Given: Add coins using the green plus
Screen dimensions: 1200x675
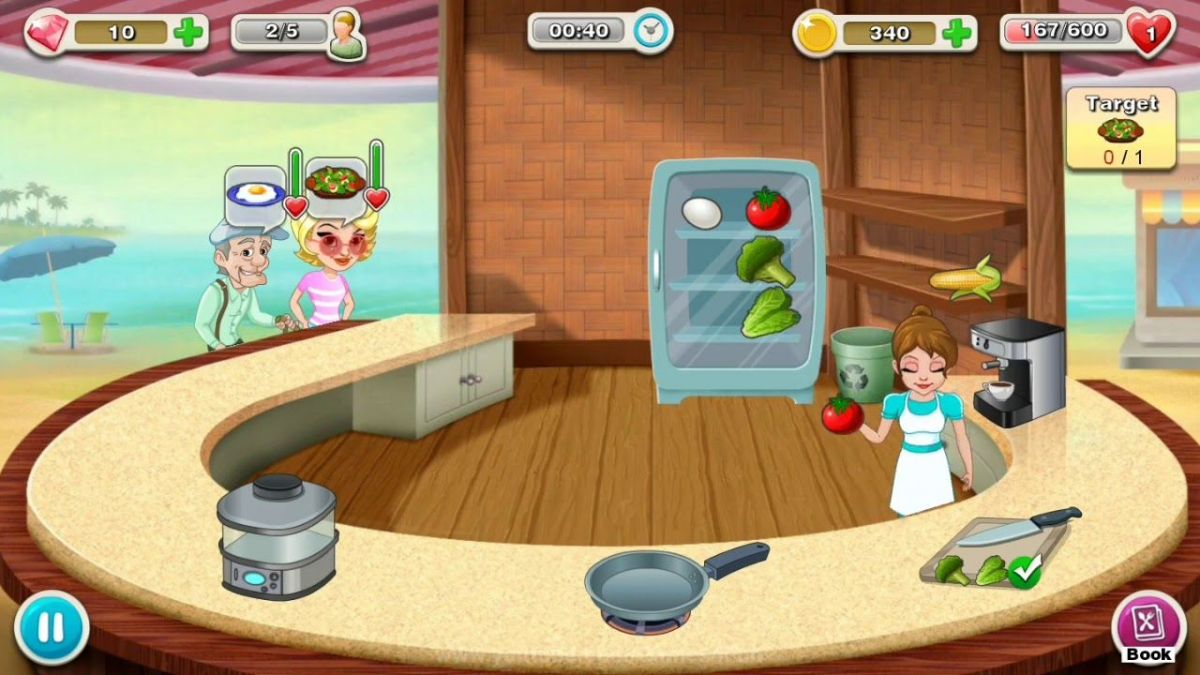Looking at the screenshot, I should (956, 33).
